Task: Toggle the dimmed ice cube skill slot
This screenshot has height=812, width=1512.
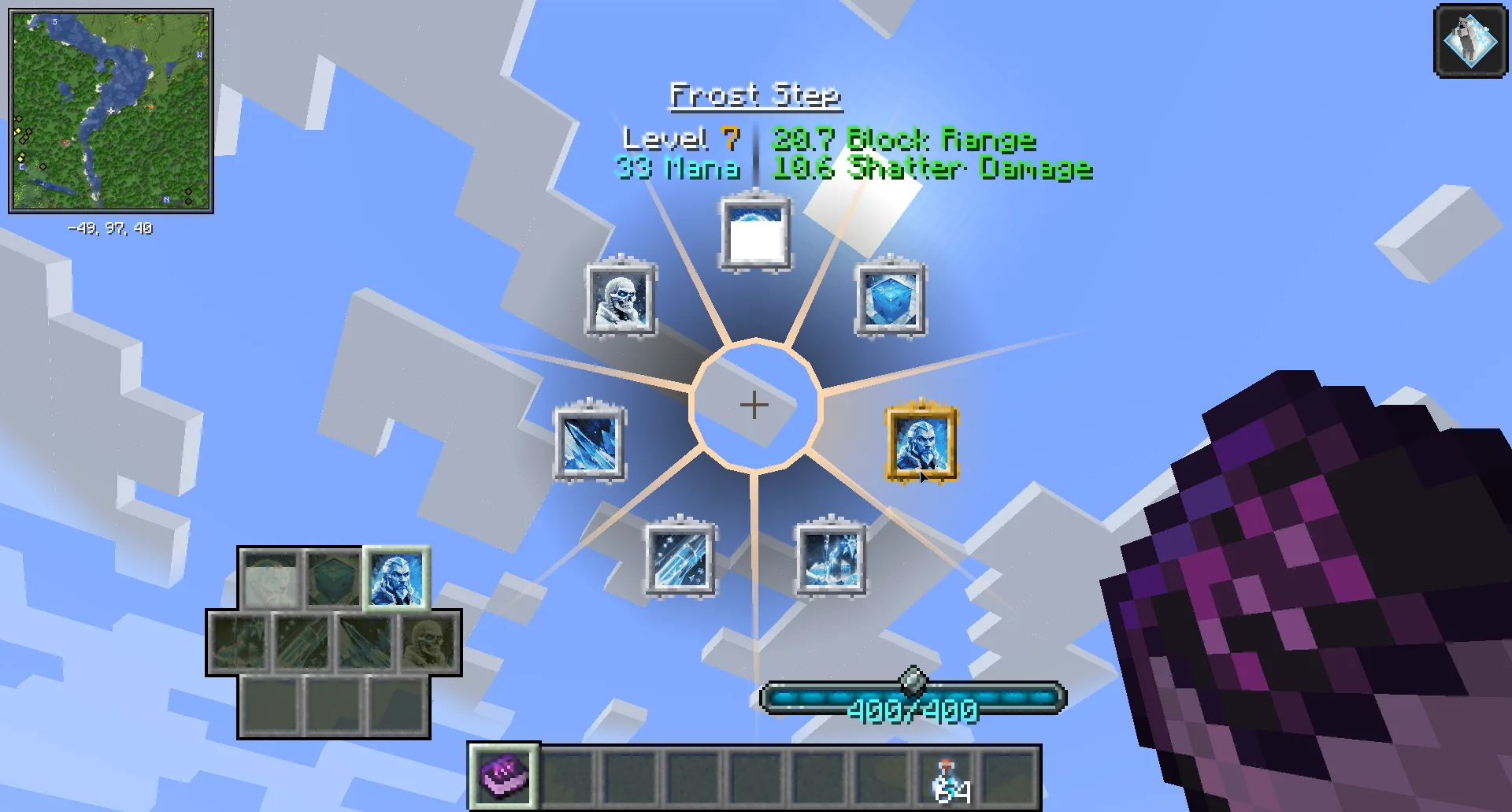Action: [x=334, y=579]
